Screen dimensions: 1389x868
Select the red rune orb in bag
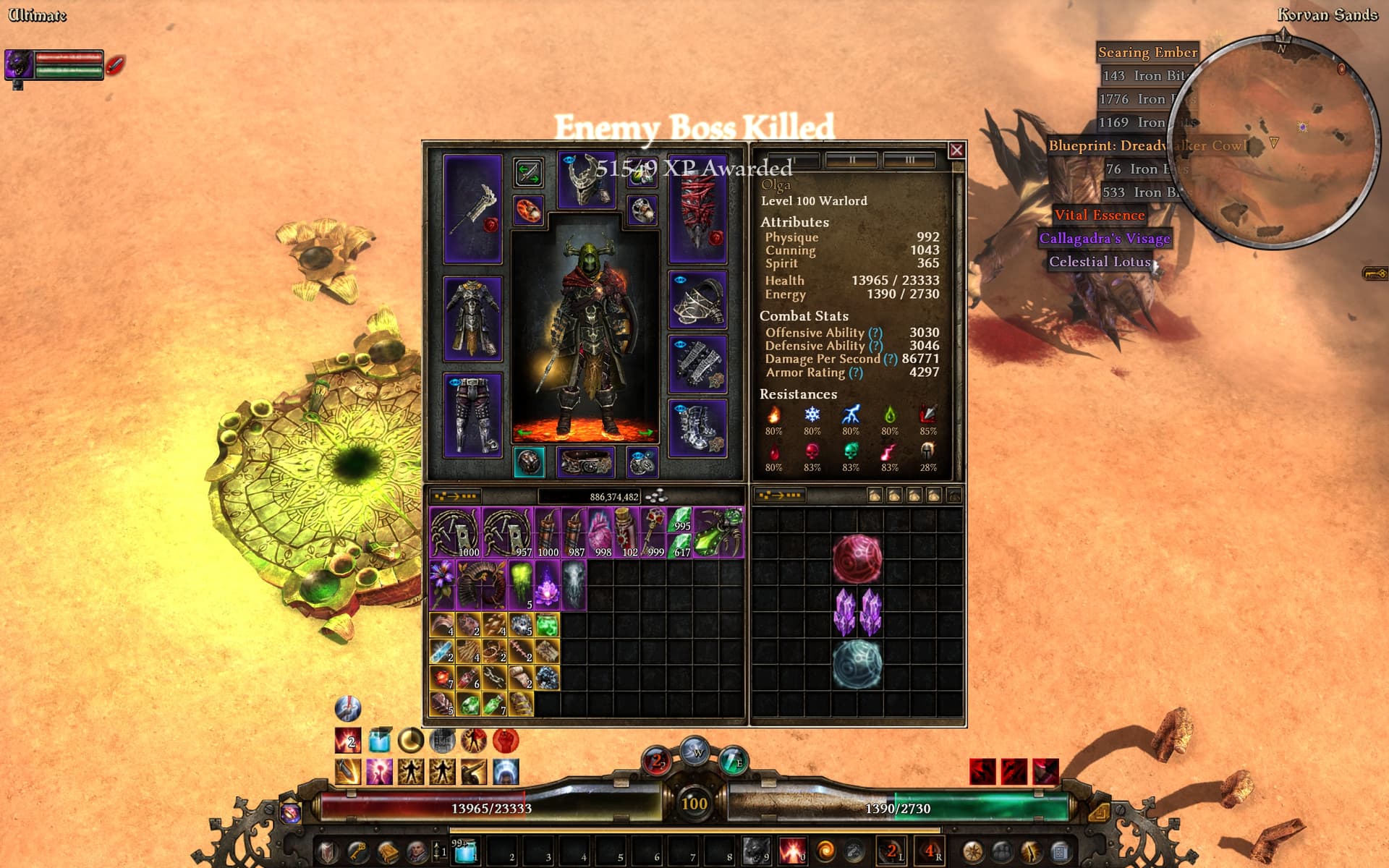[857, 558]
